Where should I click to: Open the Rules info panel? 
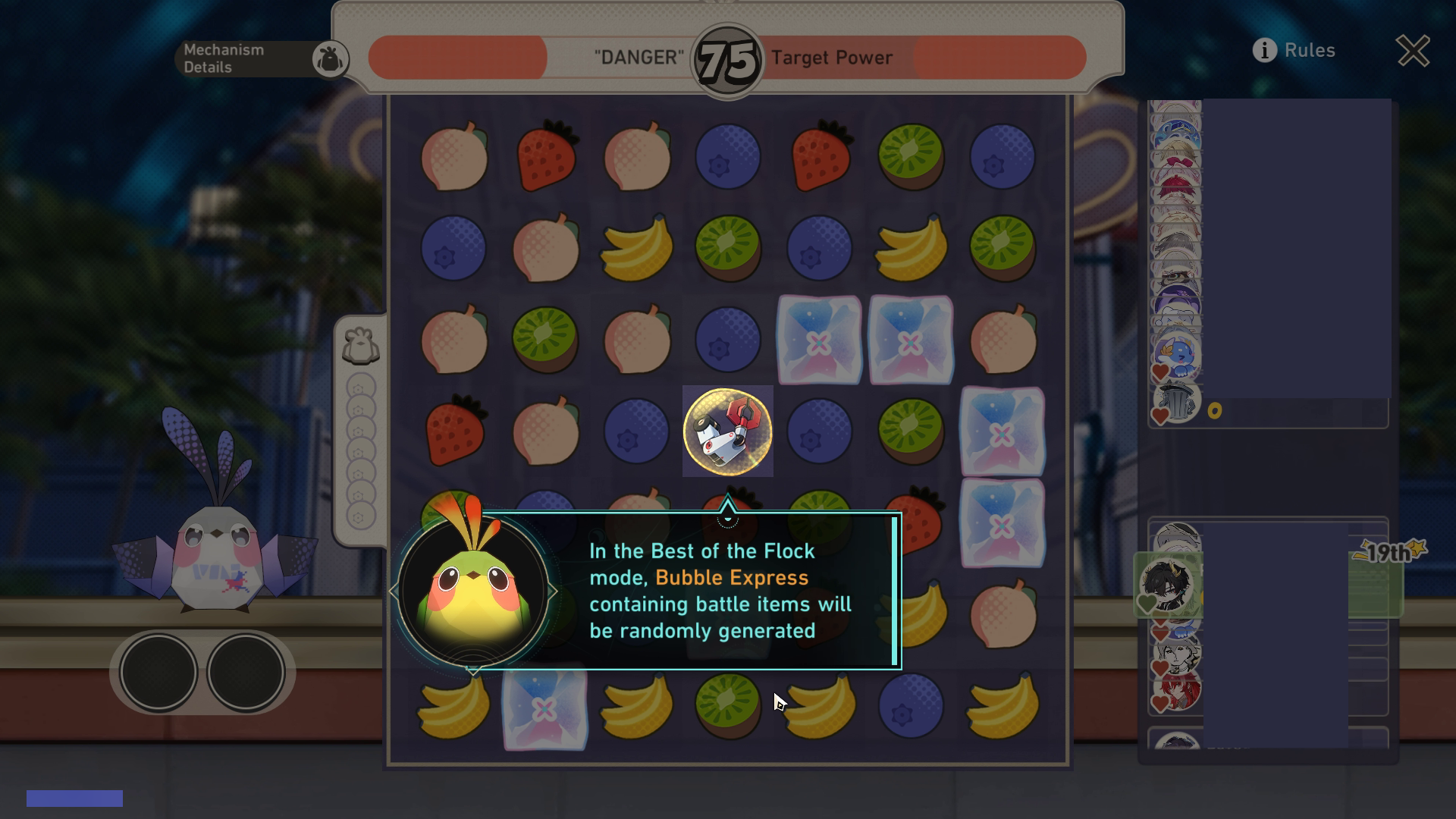1294,51
